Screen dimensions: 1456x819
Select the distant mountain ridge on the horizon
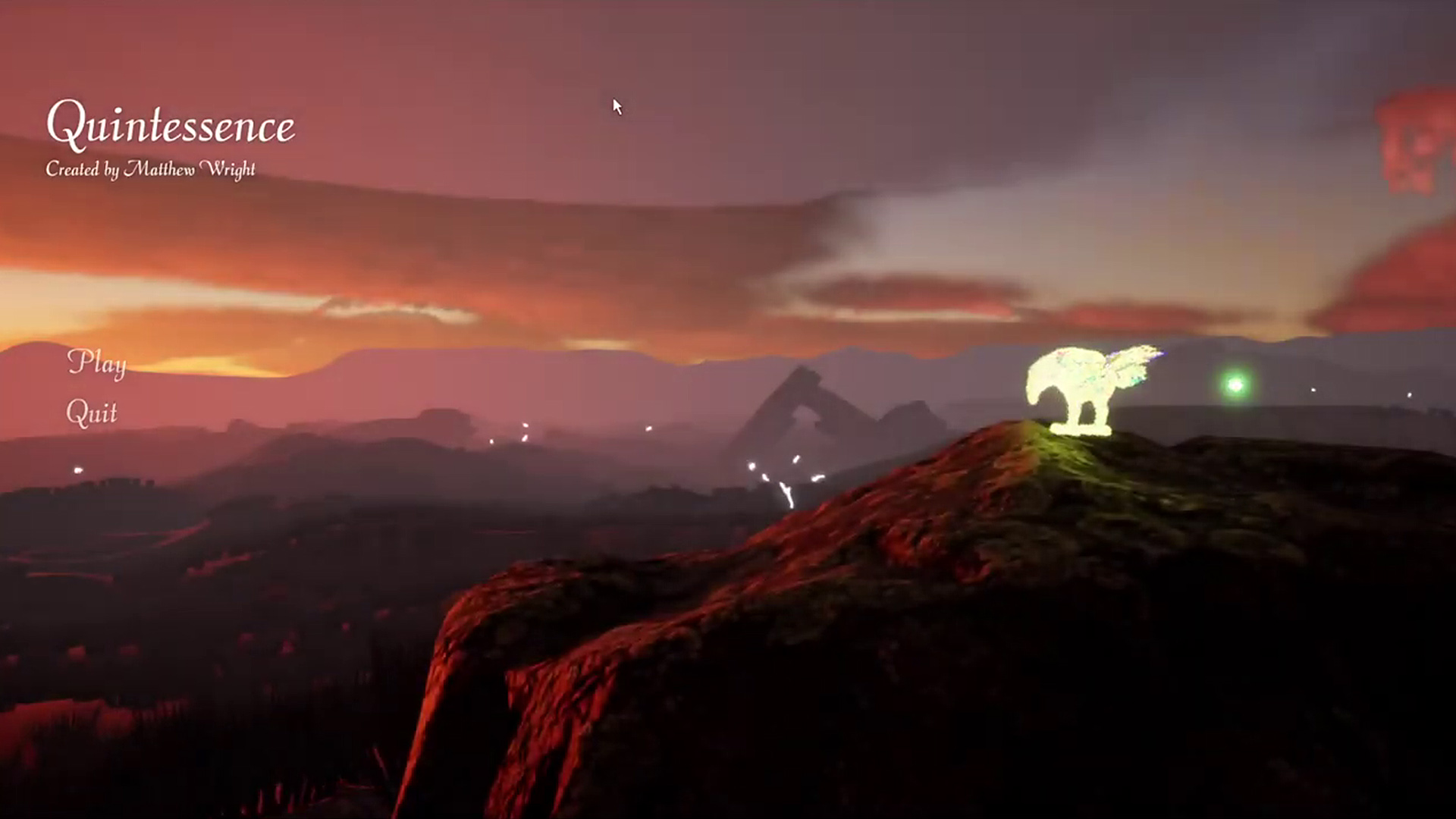(531, 356)
